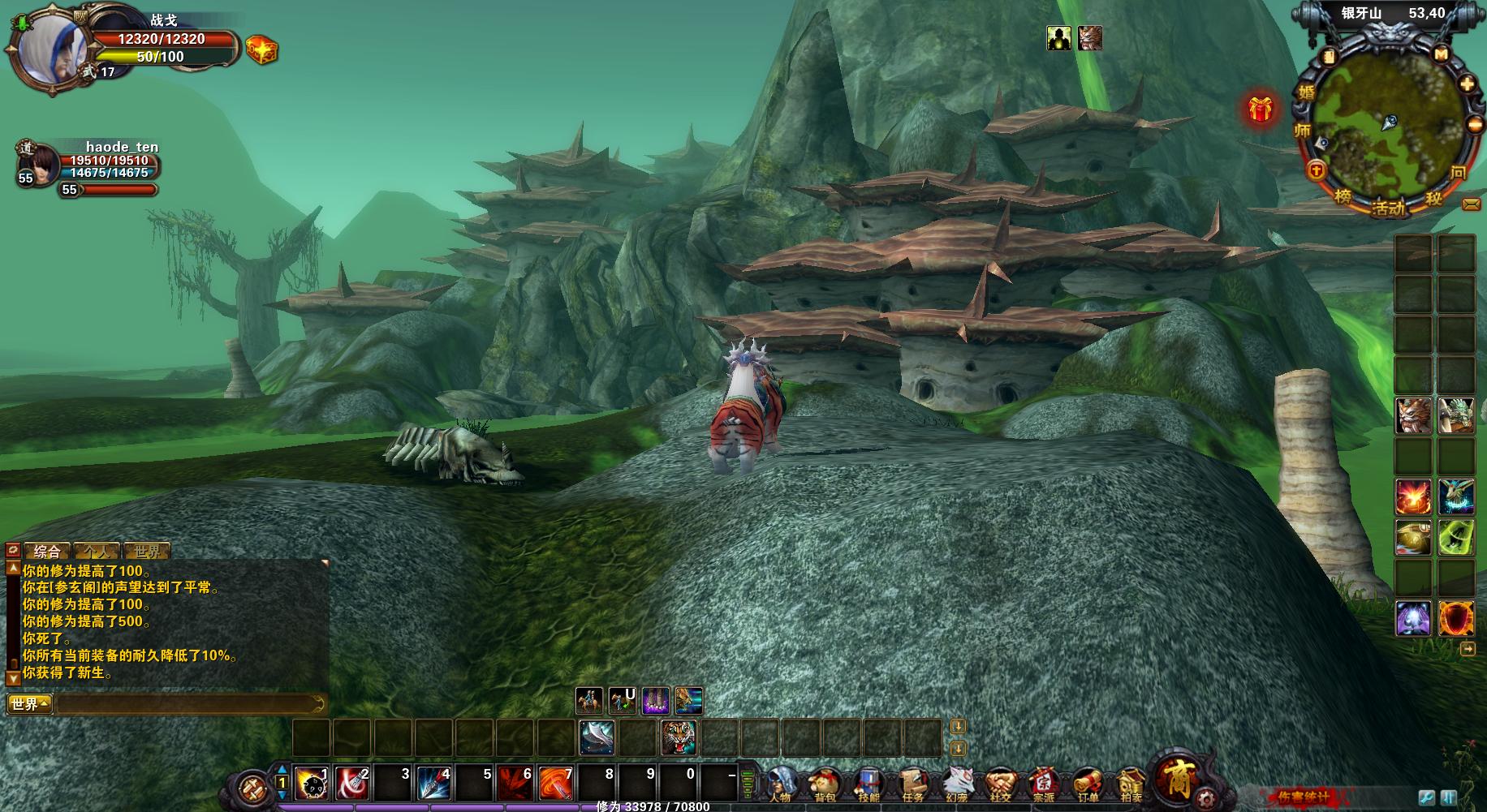1487x812 pixels.
Task: Open the treasure chest beside player portrait
Action: pyautogui.click(x=261, y=50)
